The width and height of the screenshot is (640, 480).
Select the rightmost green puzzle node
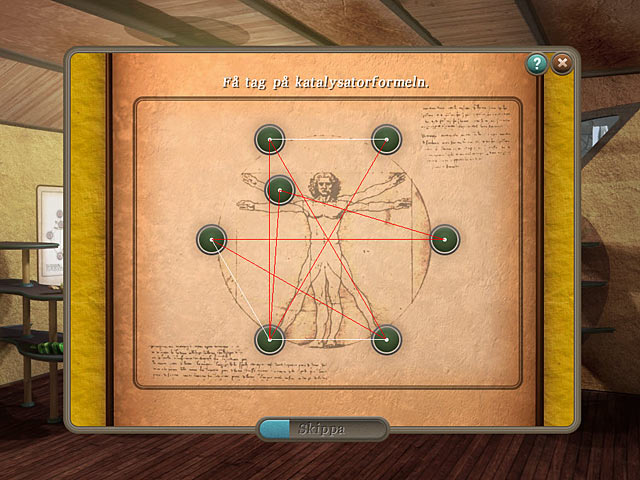444,240
